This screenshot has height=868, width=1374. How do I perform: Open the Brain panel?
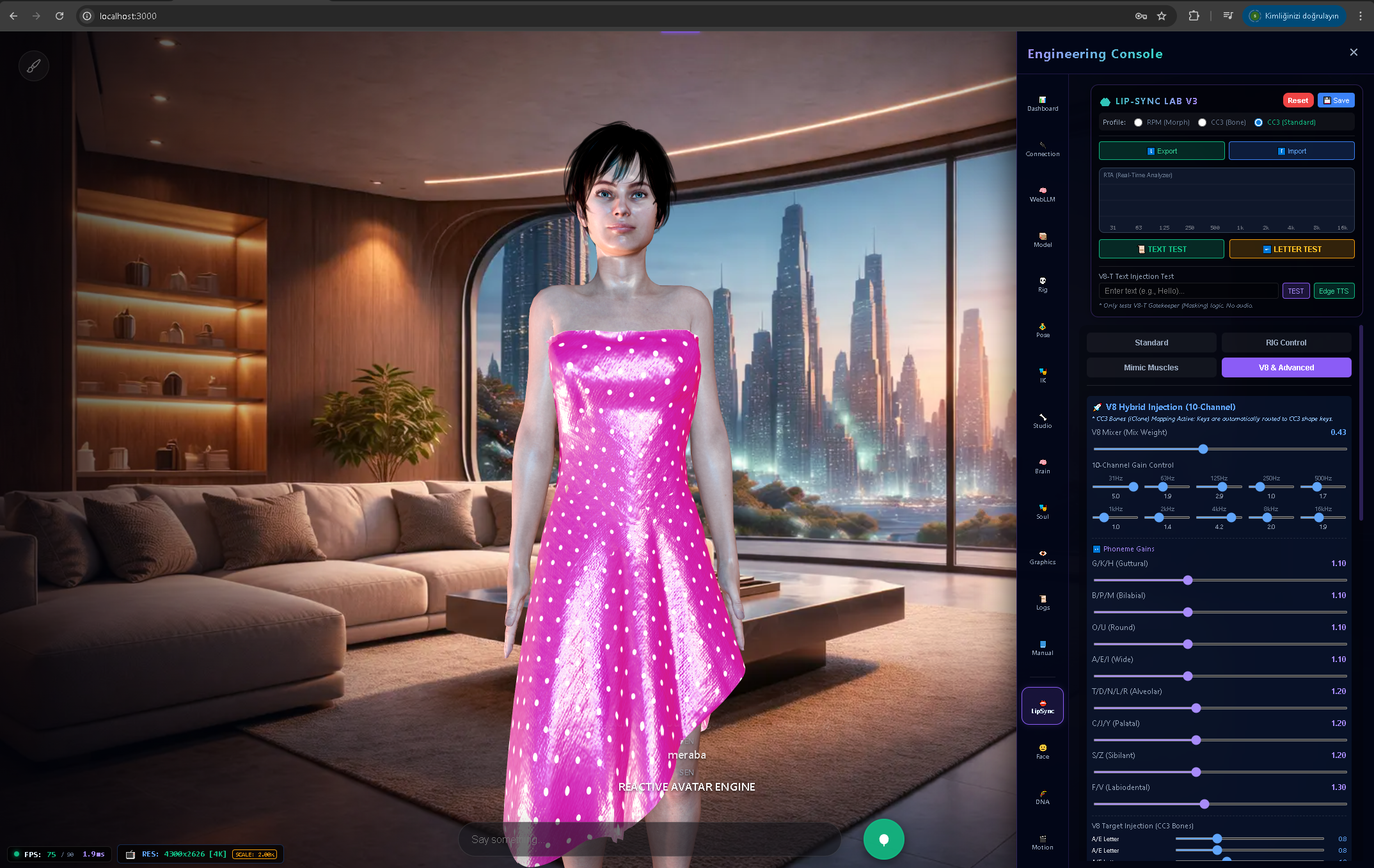point(1043,465)
